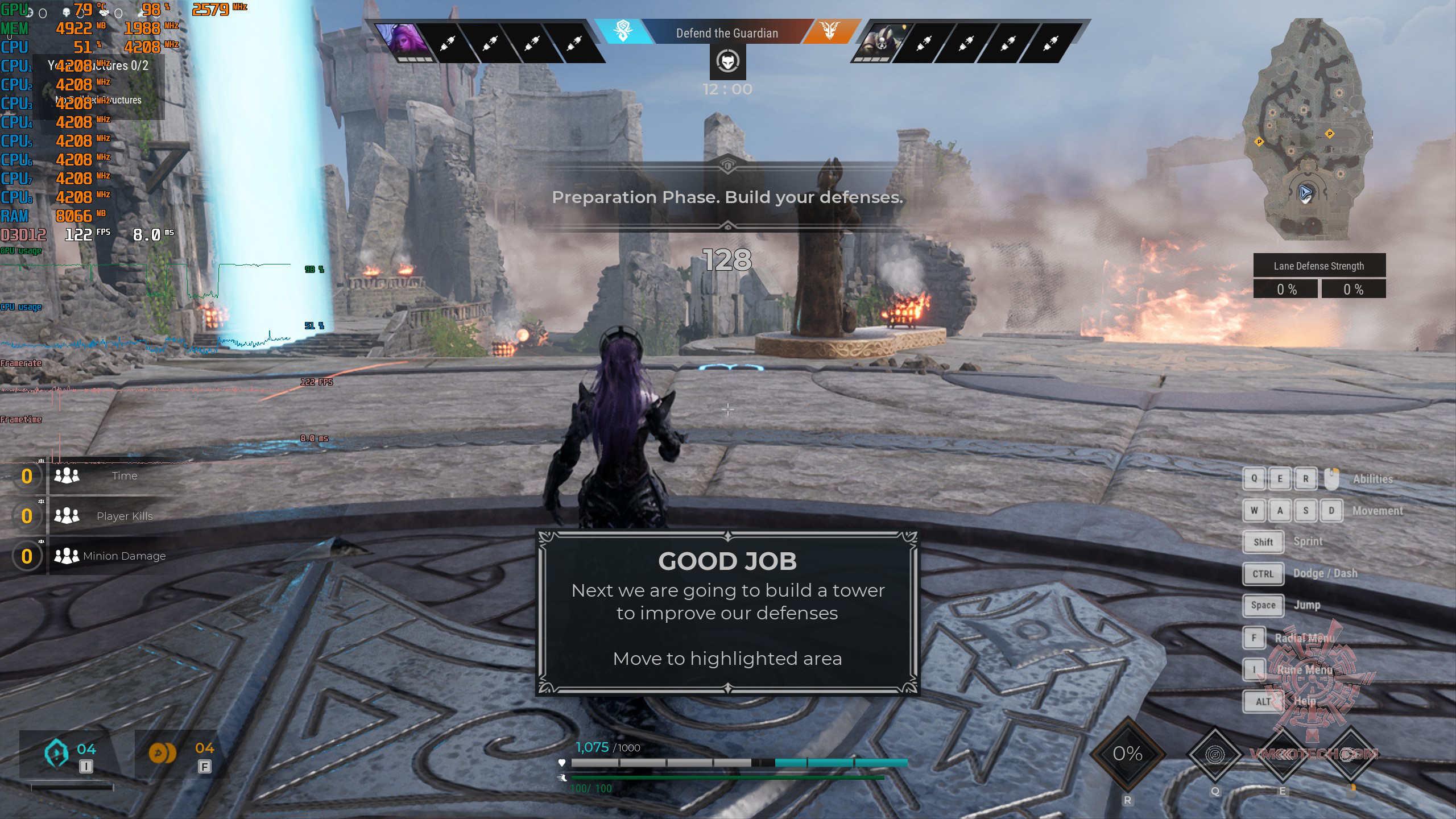The height and width of the screenshot is (819, 1456).
Task: Select the Minion Damage stat row
Action: tap(108, 556)
